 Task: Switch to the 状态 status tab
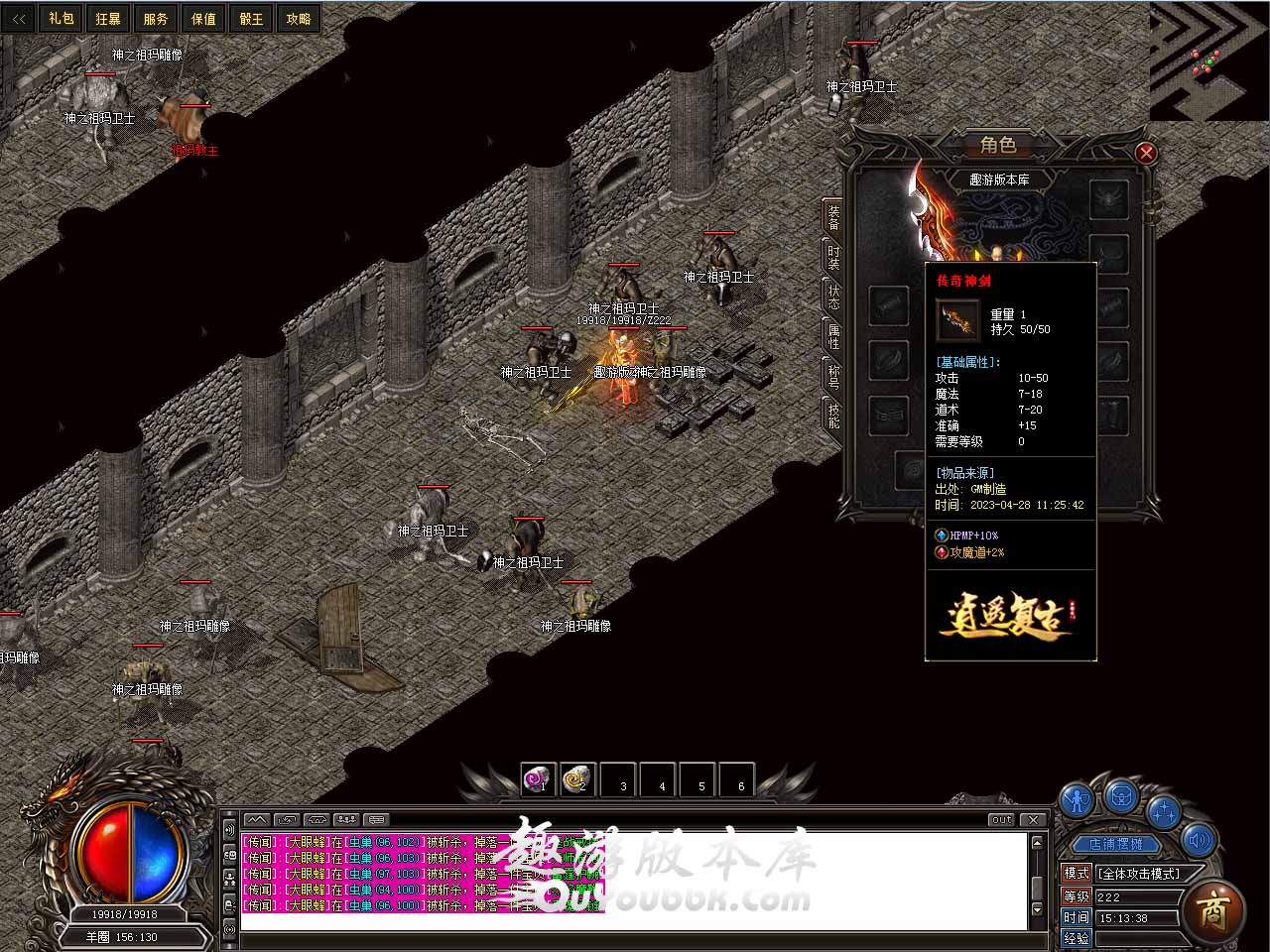coord(833,297)
